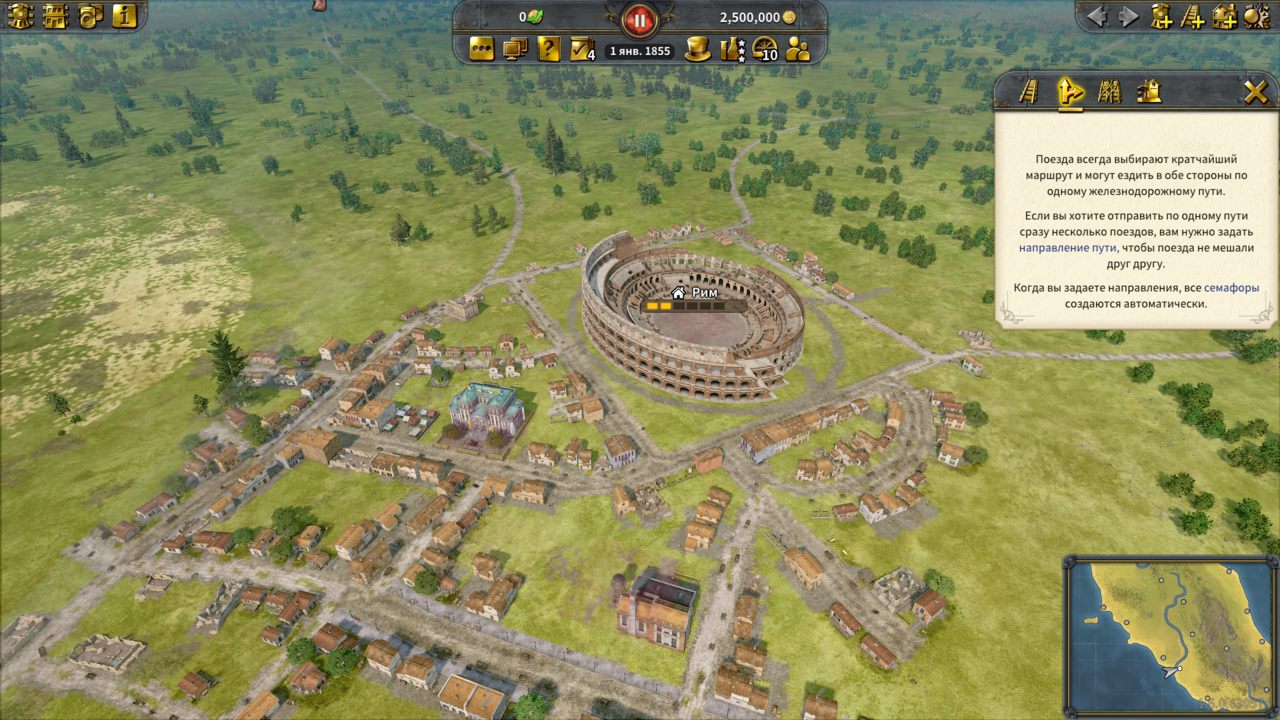Open the top hat character icon
This screenshot has width=1280, height=720.
click(x=697, y=49)
